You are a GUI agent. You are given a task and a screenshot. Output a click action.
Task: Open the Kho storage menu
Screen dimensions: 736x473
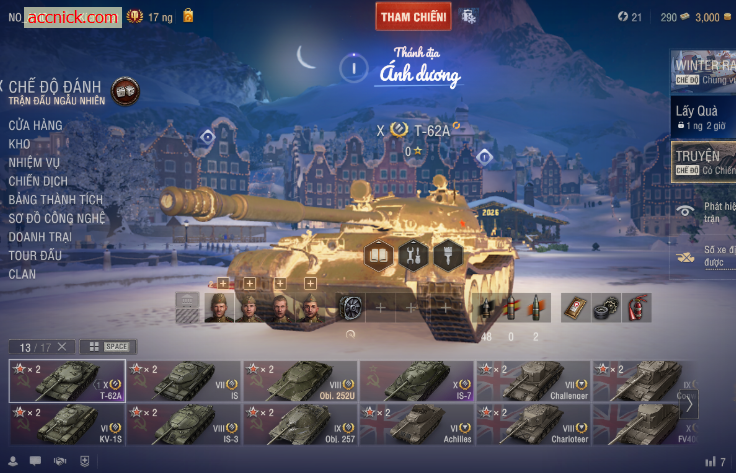pos(19,144)
